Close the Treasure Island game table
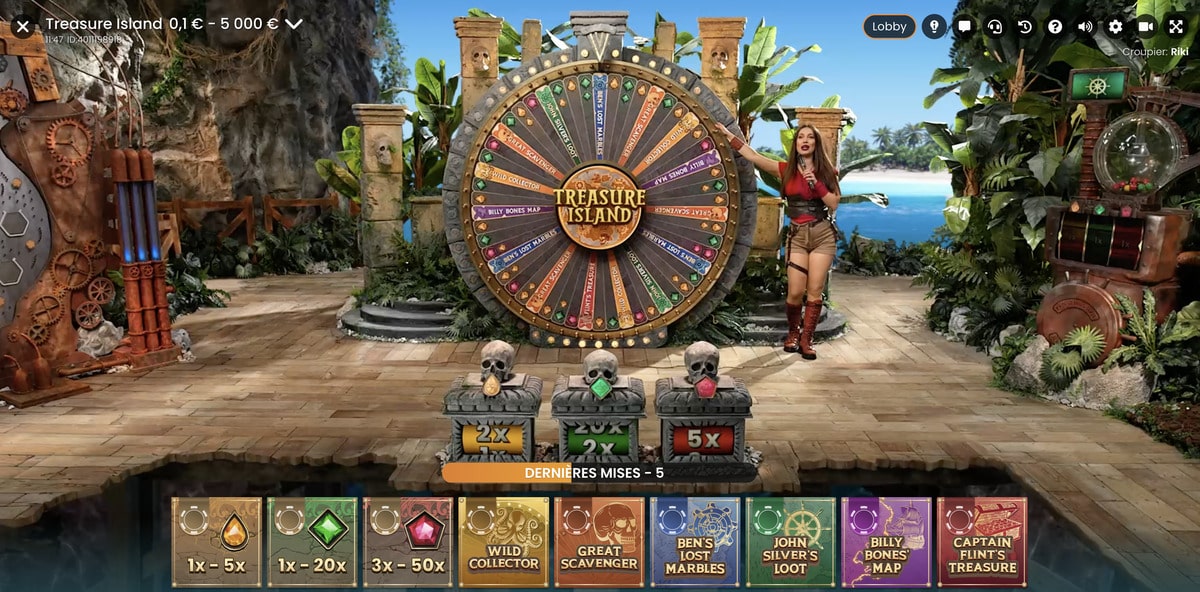 pos(23,26)
